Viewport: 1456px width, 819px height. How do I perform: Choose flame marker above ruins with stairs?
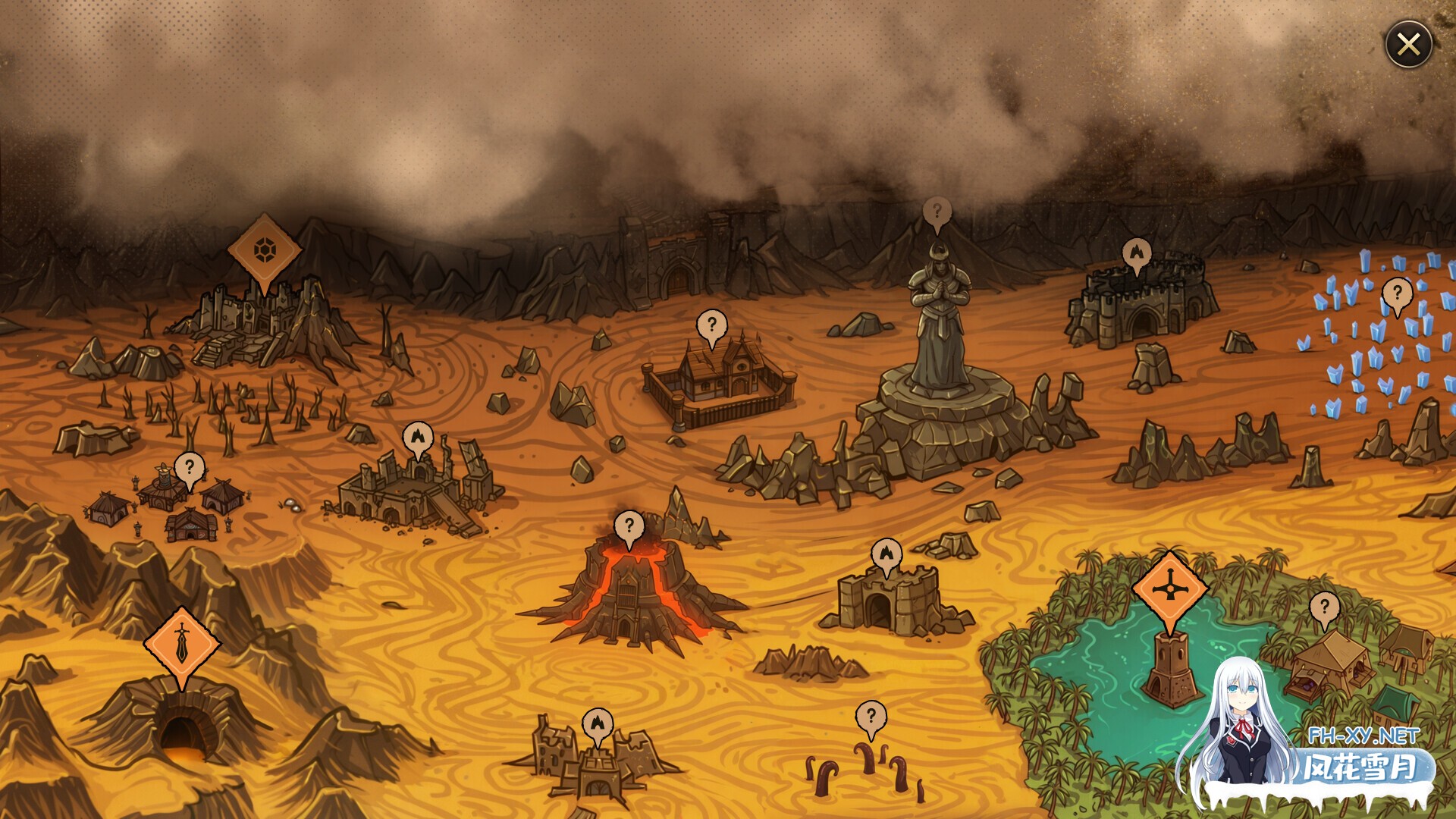417,437
